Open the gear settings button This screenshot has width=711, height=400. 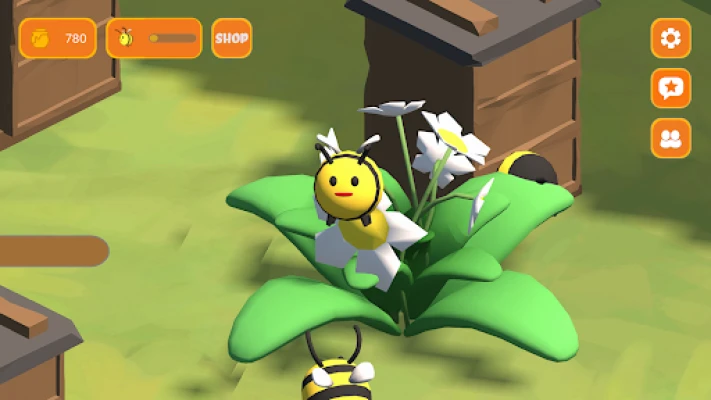click(670, 38)
